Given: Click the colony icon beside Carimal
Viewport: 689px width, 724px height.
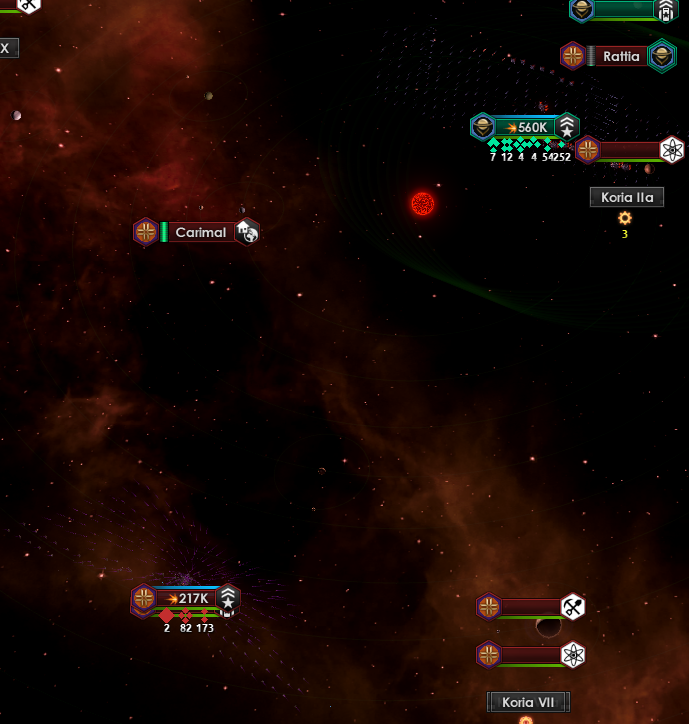Looking at the screenshot, I should 247,232.
